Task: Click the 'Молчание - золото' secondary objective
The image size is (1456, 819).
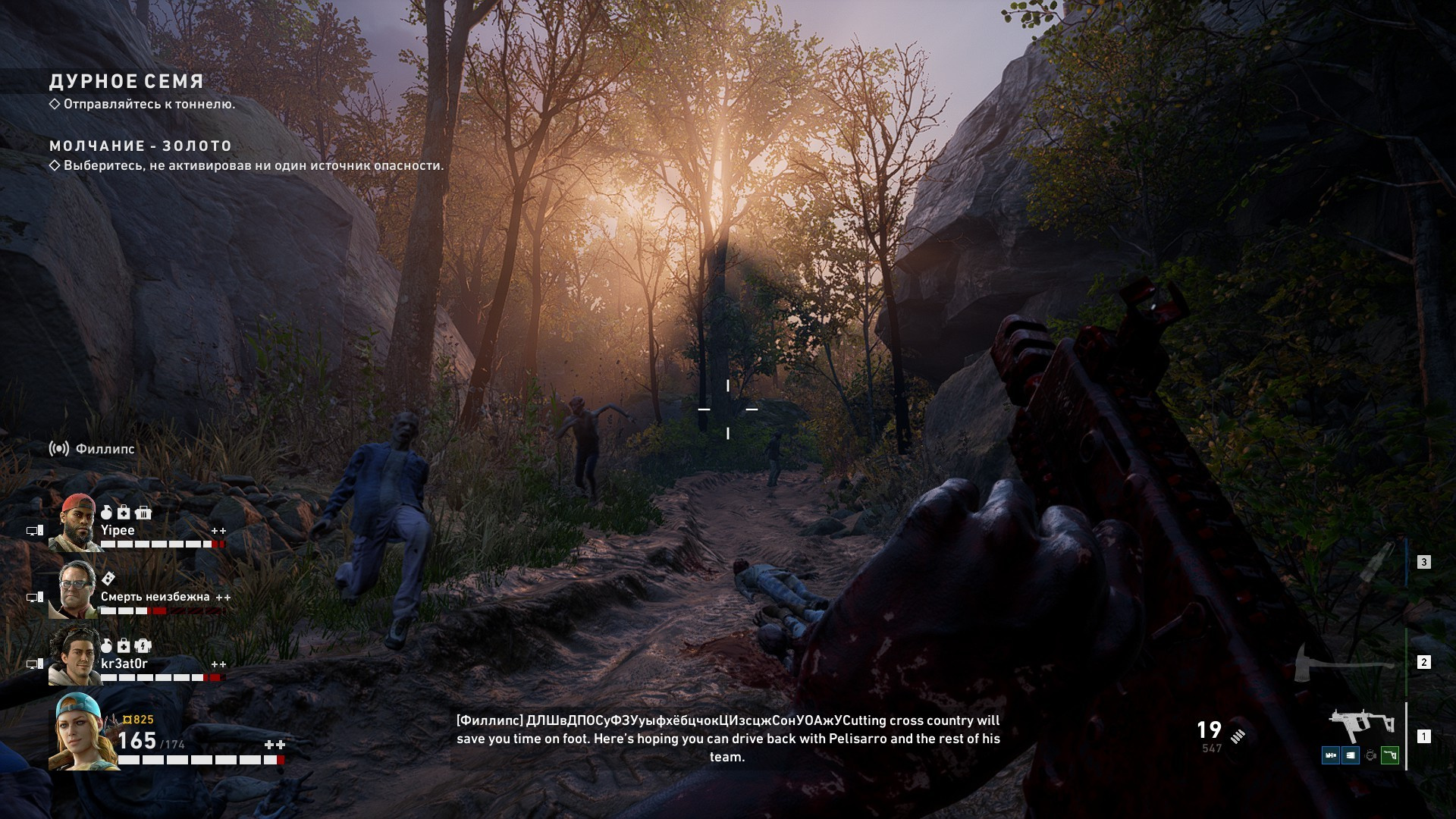Action: coord(140,146)
